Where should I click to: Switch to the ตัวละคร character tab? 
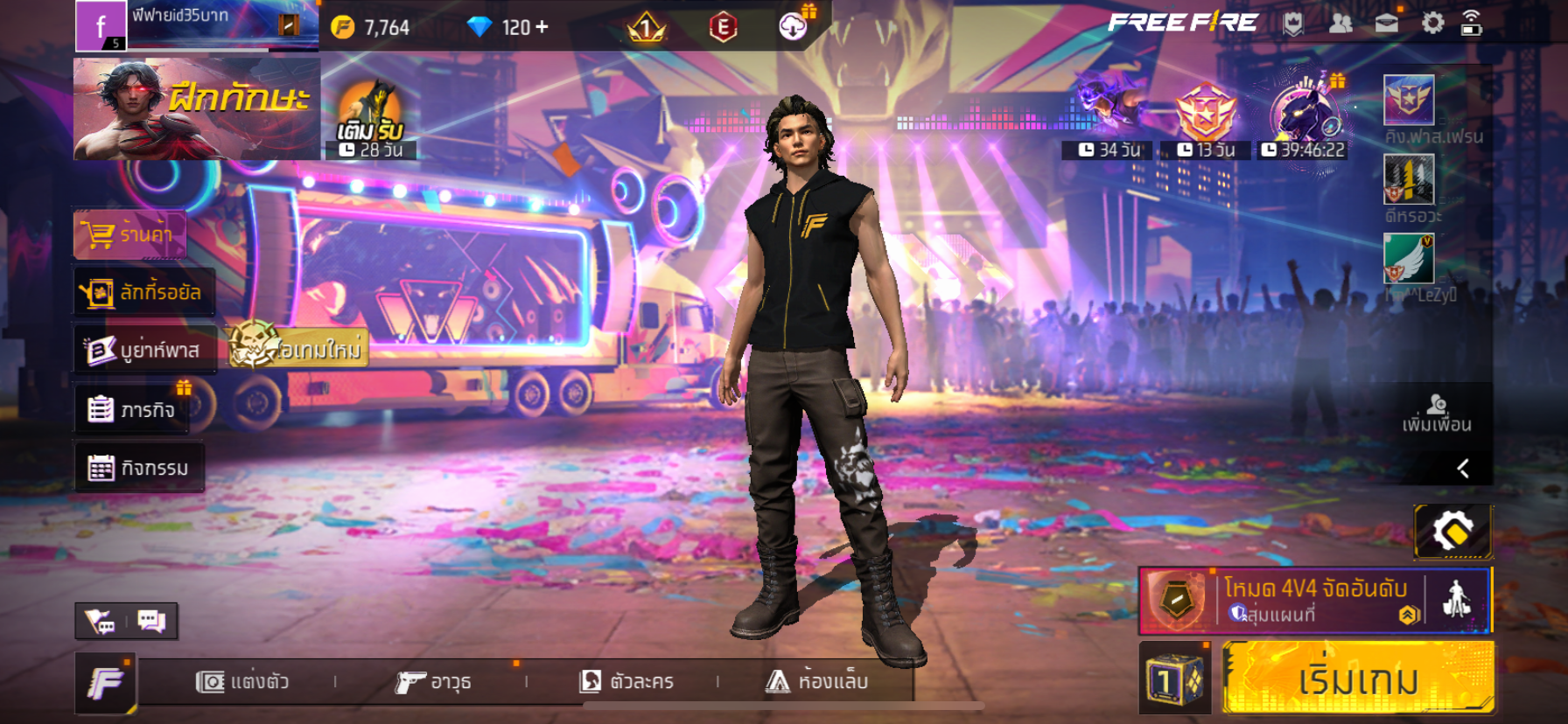point(627,681)
